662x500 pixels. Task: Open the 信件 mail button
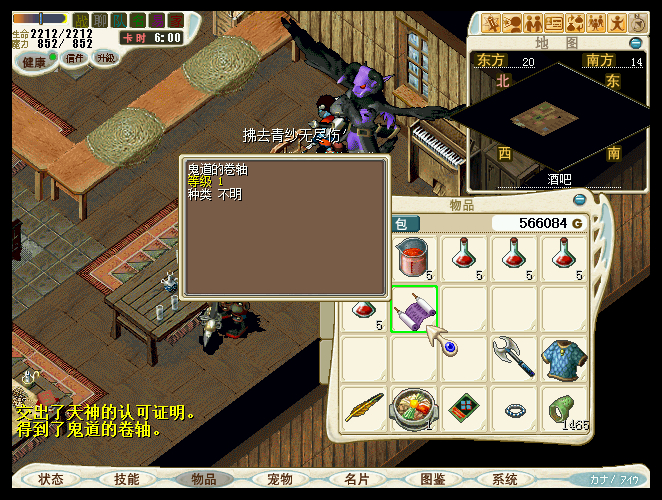[74, 58]
